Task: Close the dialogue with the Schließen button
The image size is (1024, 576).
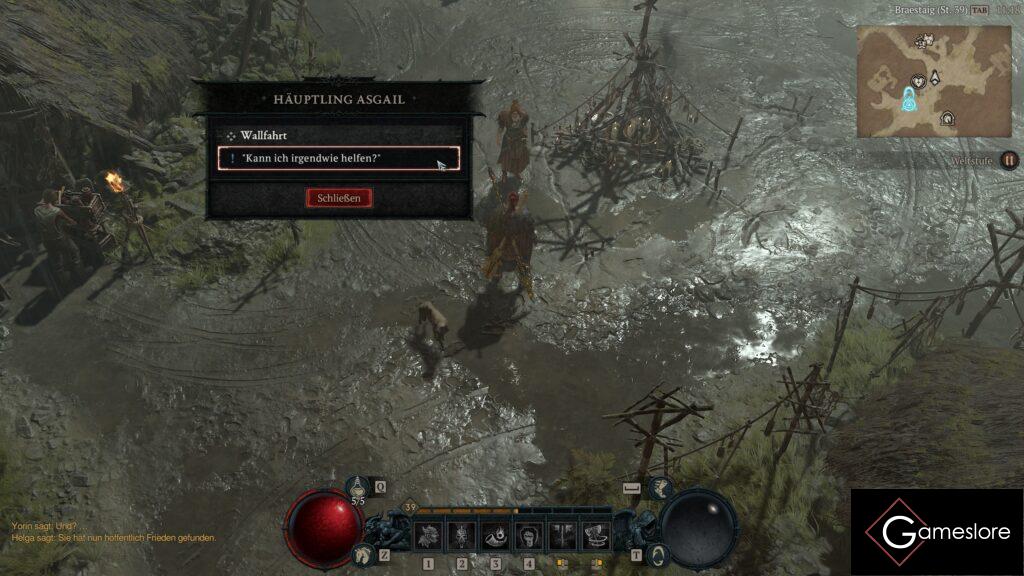Action: click(x=339, y=198)
